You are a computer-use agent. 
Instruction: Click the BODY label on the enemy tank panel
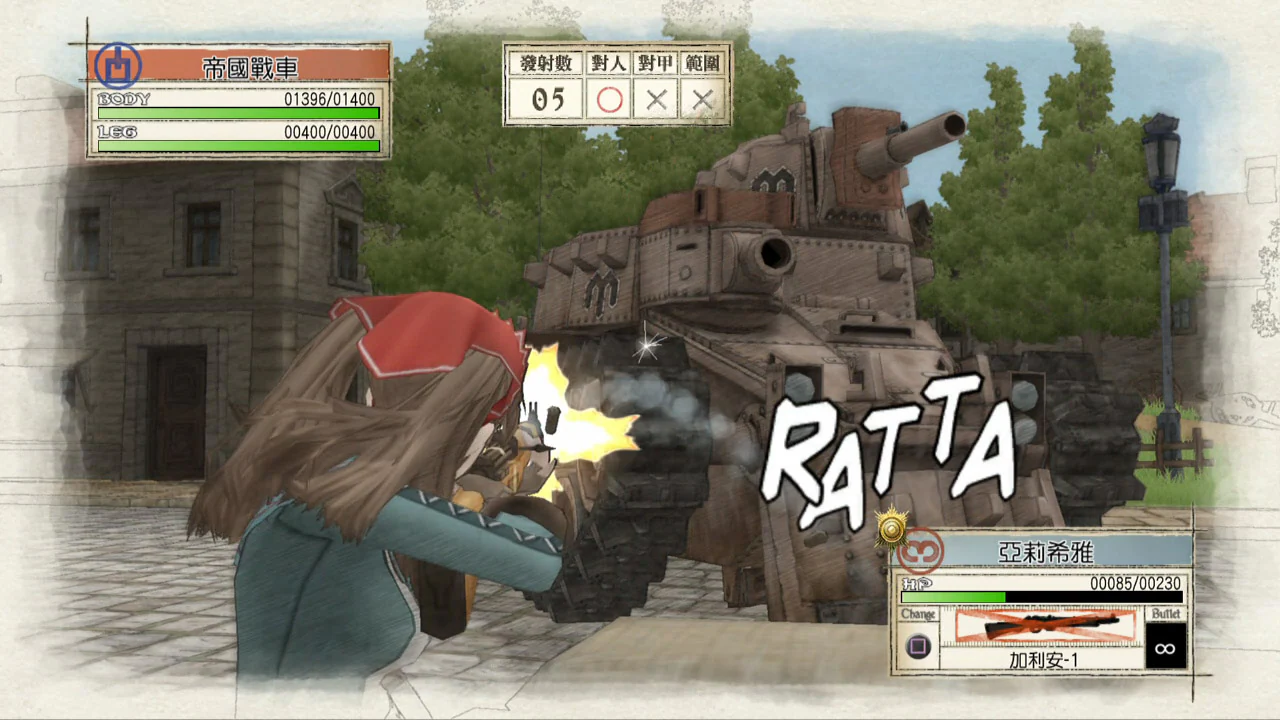(122, 99)
